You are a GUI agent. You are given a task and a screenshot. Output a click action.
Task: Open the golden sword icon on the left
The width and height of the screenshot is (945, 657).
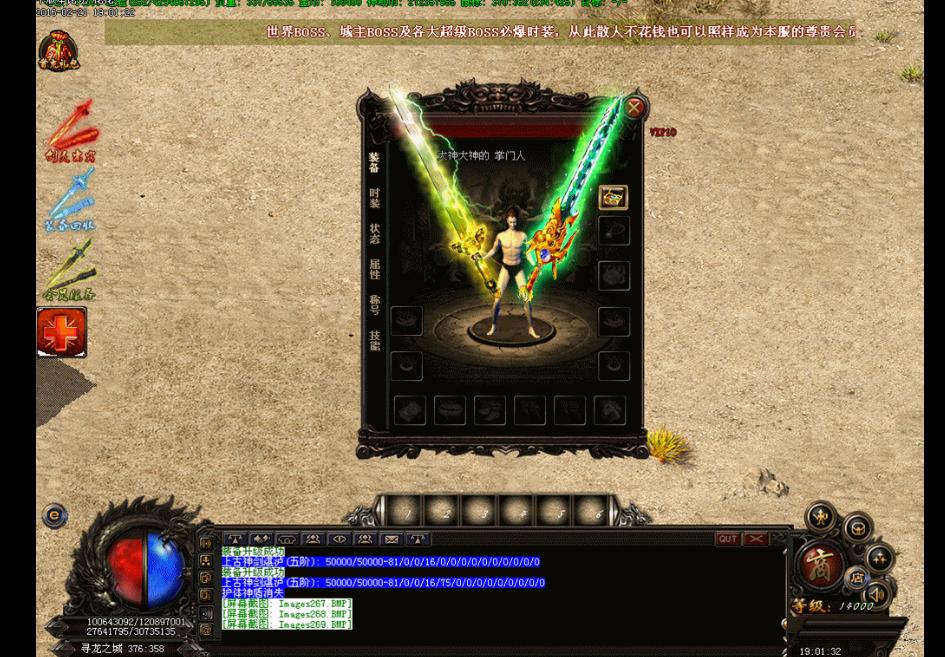pos(69,268)
